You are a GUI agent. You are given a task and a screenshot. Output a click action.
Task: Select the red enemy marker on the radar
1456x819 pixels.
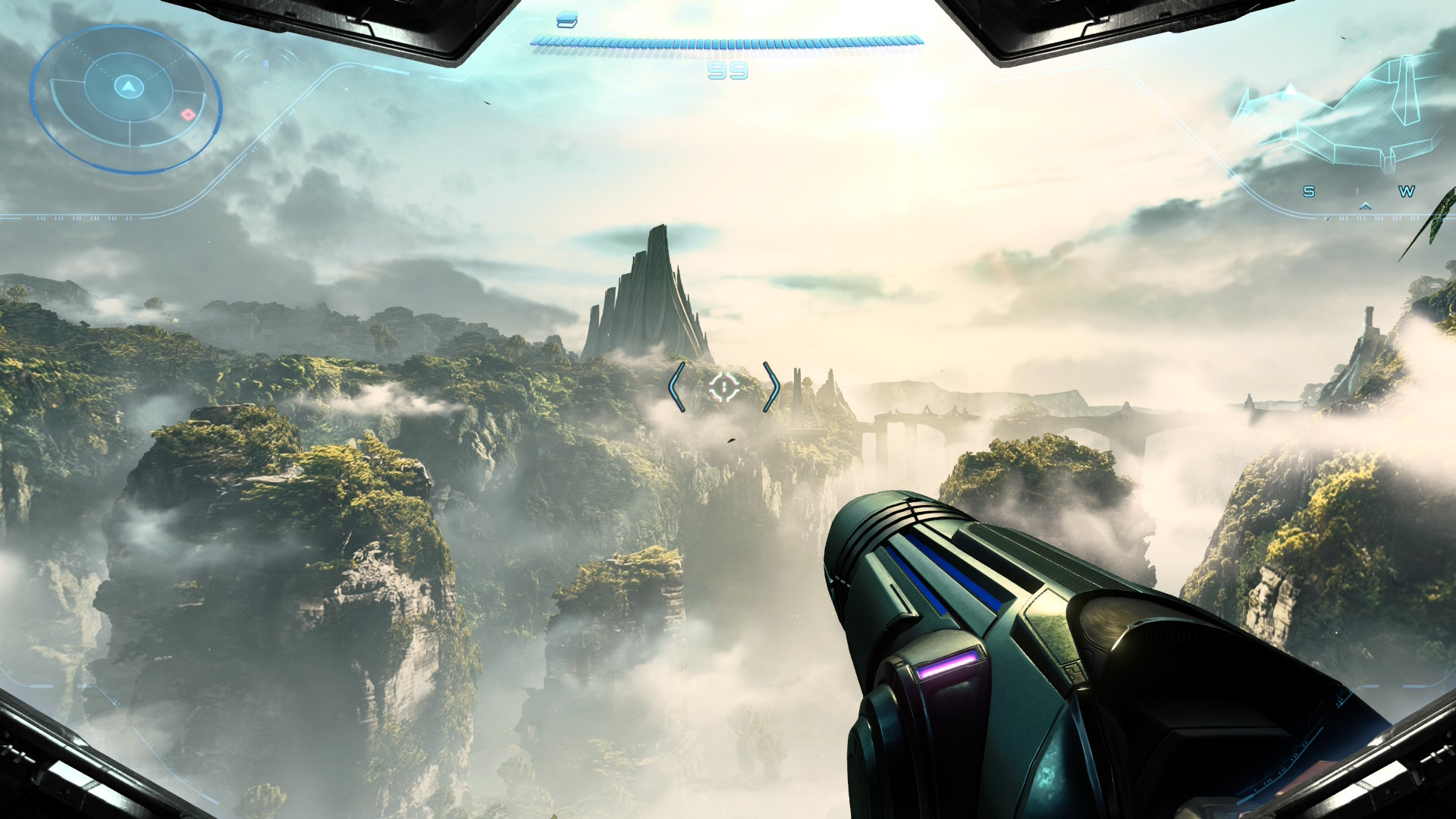pos(187,115)
